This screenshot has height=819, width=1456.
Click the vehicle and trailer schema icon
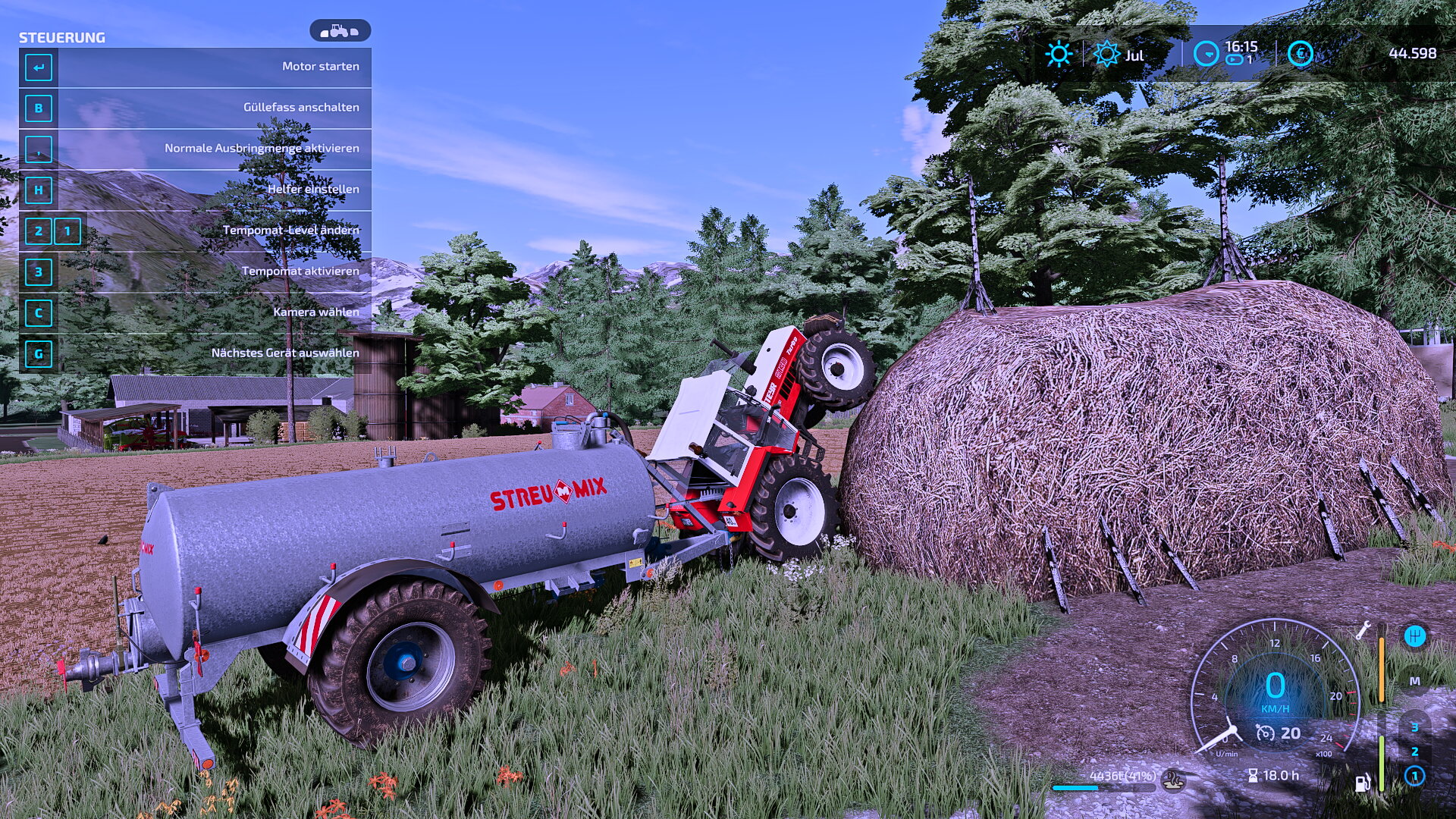(x=340, y=31)
